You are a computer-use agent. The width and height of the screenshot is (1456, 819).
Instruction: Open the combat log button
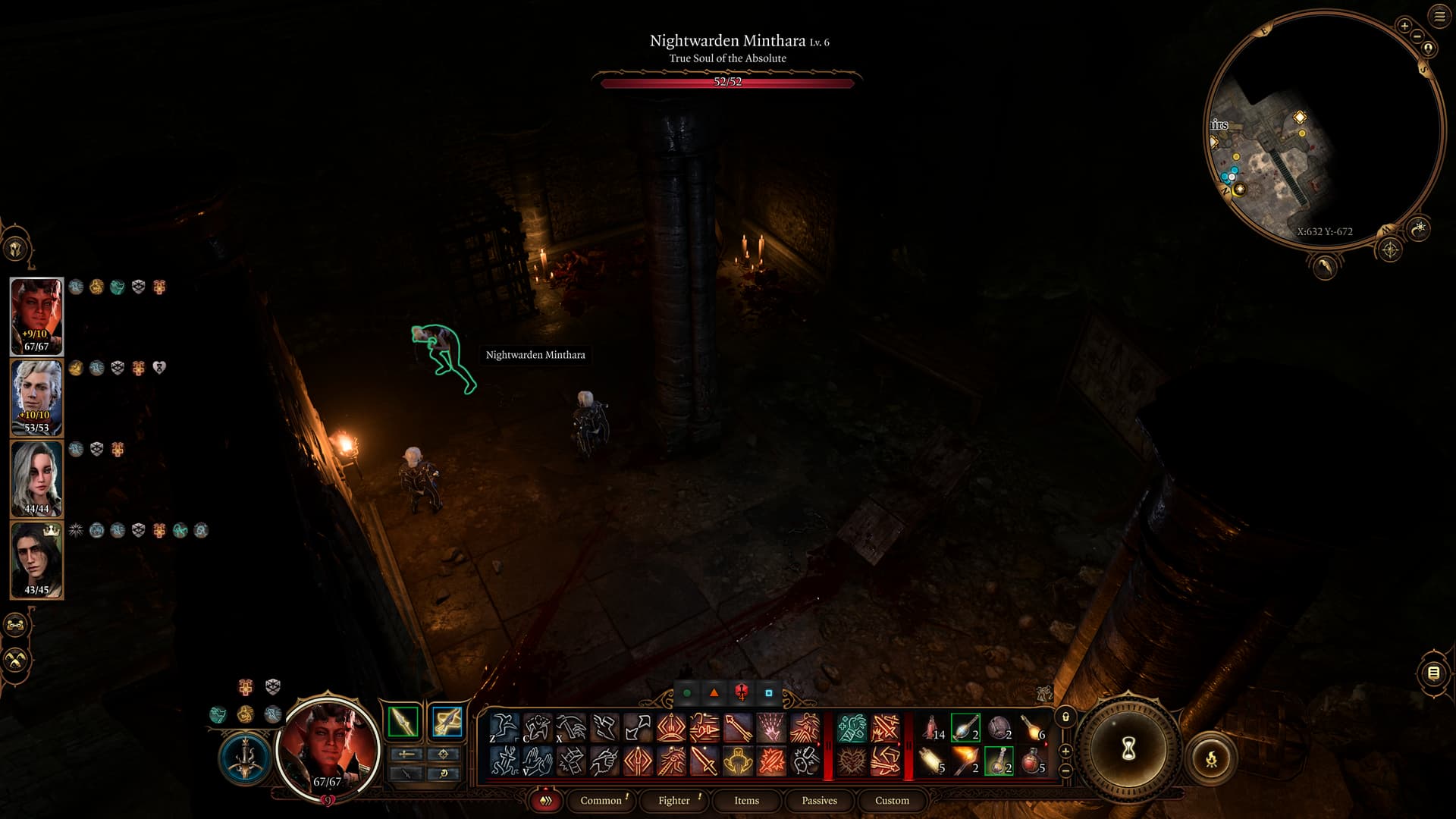1433,673
